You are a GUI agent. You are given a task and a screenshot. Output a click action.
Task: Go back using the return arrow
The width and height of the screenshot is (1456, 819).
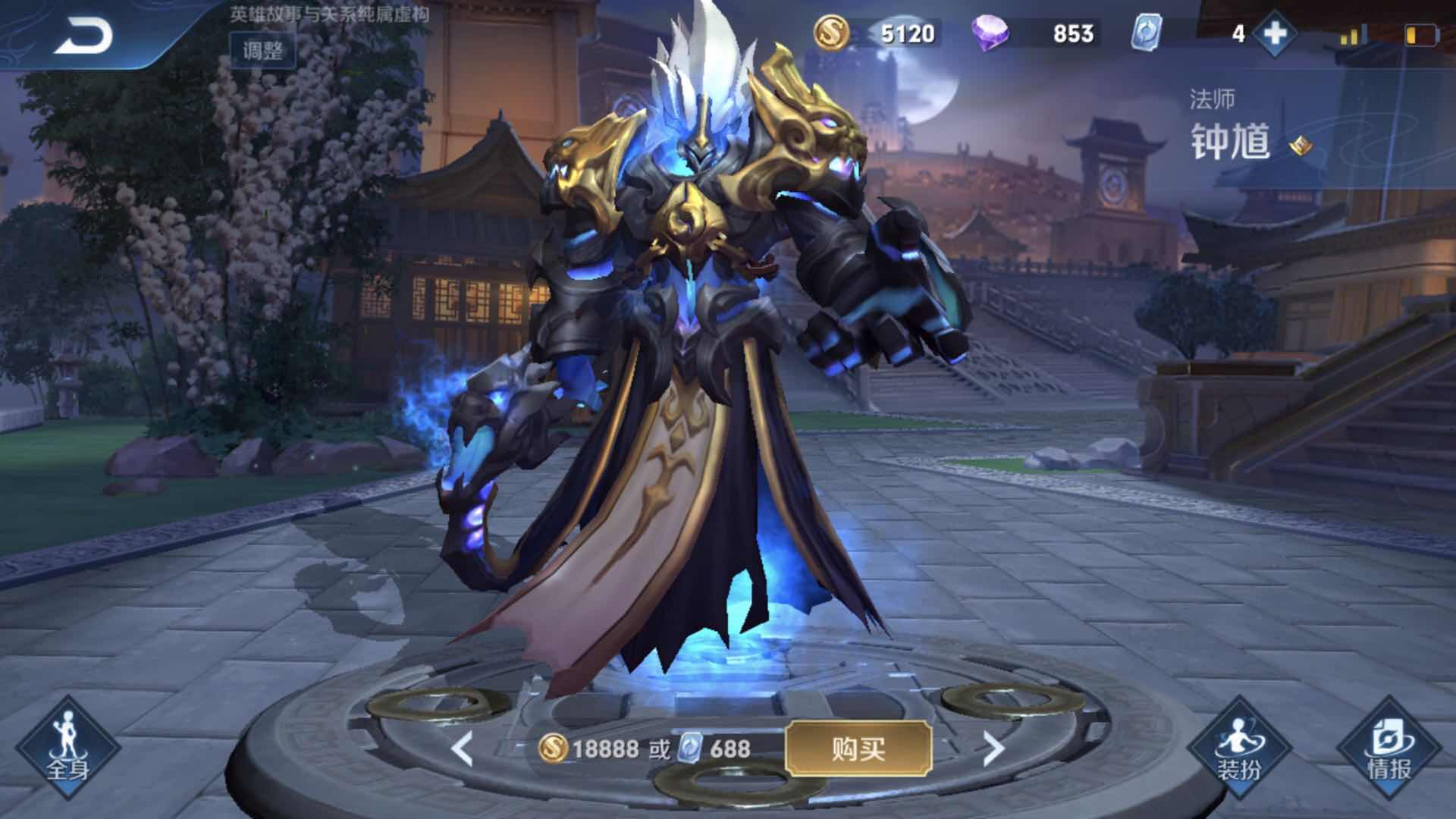point(83,36)
